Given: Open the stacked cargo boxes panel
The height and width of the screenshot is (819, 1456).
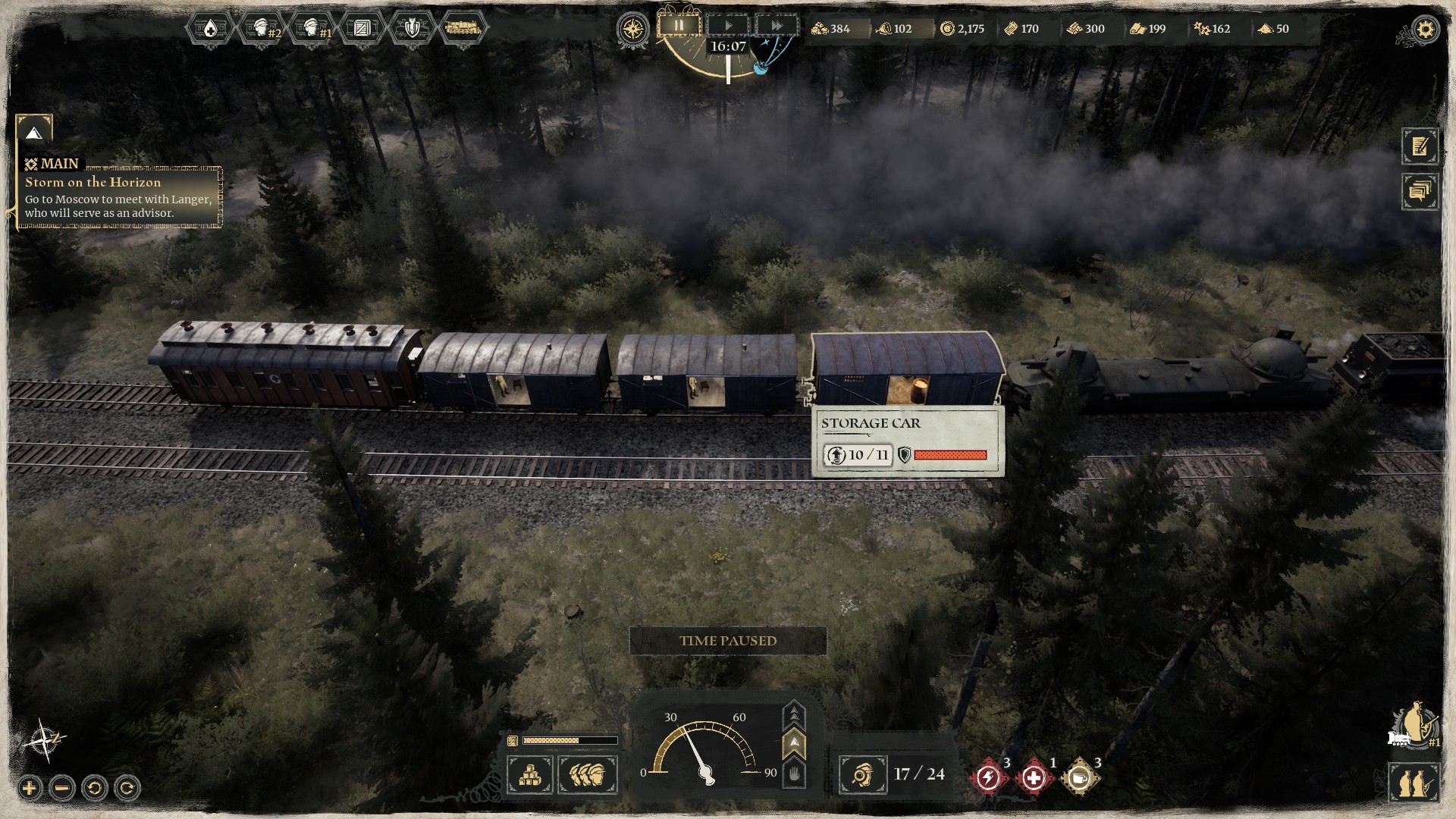Looking at the screenshot, I should pos(530,775).
